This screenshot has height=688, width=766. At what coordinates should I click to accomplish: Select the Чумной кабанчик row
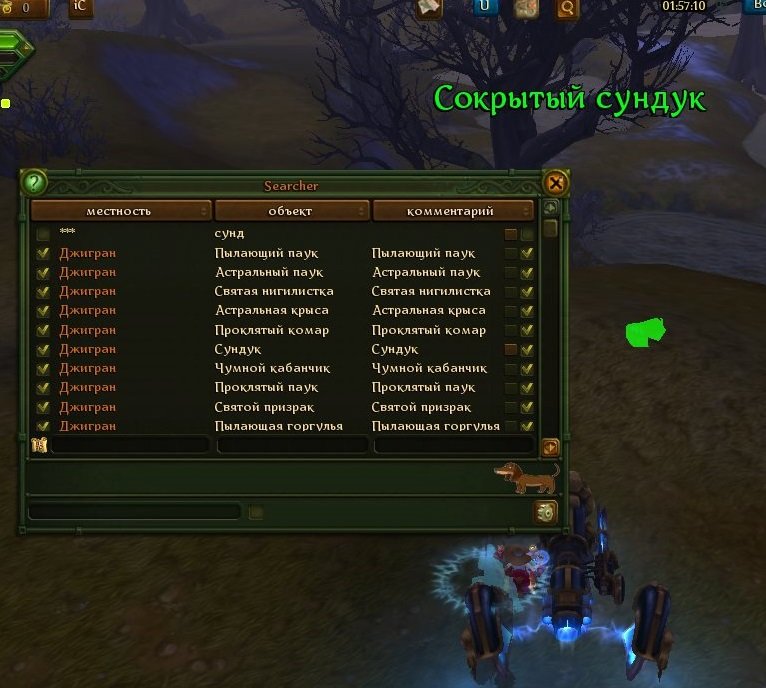point(272,368)
